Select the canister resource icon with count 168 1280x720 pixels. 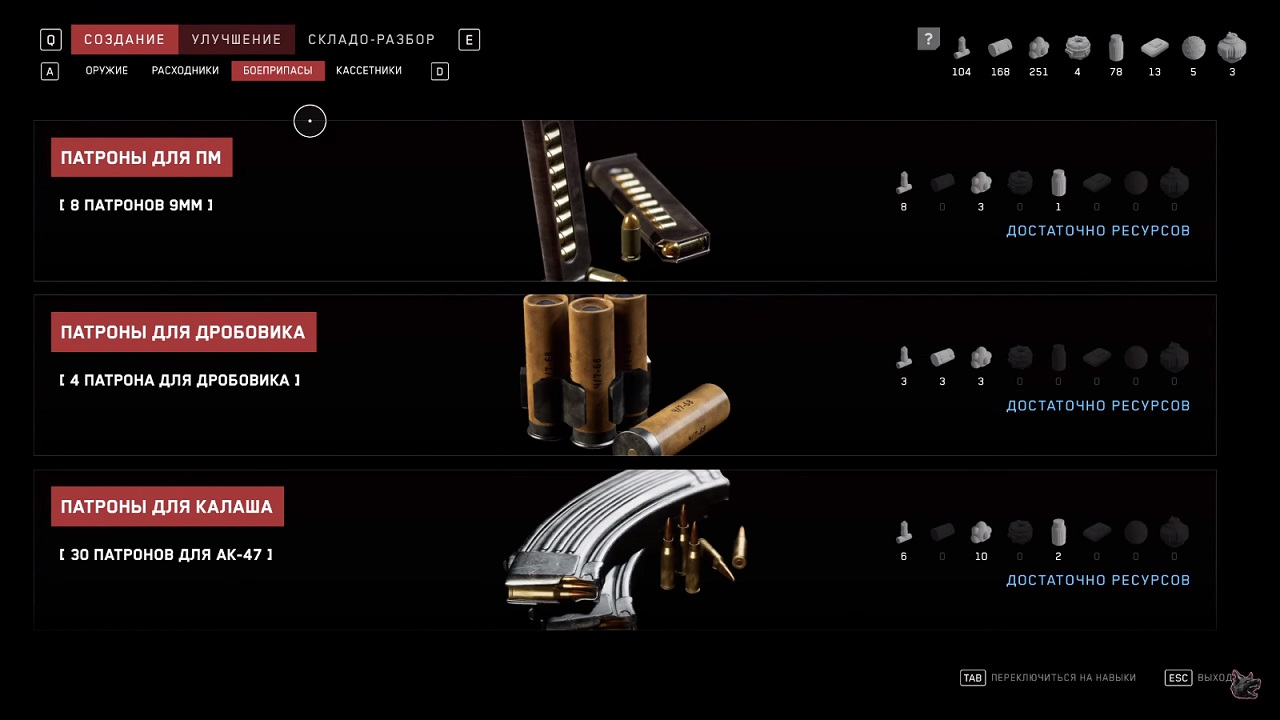point(1000,47)
